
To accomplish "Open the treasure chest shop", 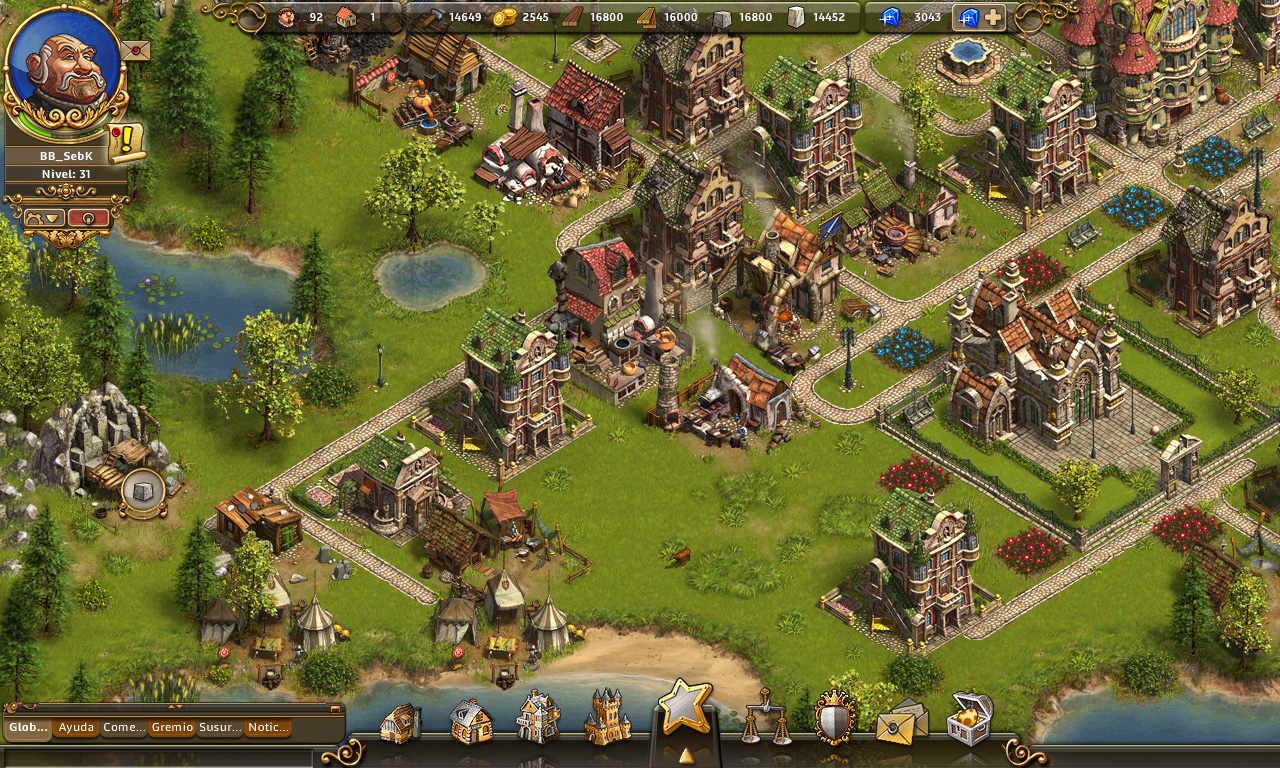I will click(x=968, y=718).
